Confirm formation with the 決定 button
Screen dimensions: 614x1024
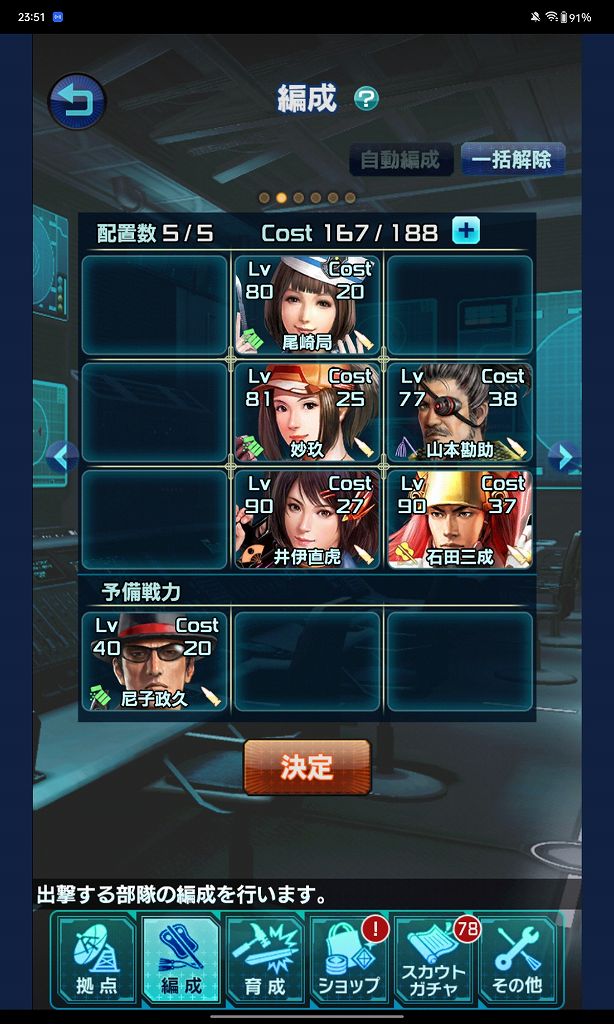click(307, 767)
